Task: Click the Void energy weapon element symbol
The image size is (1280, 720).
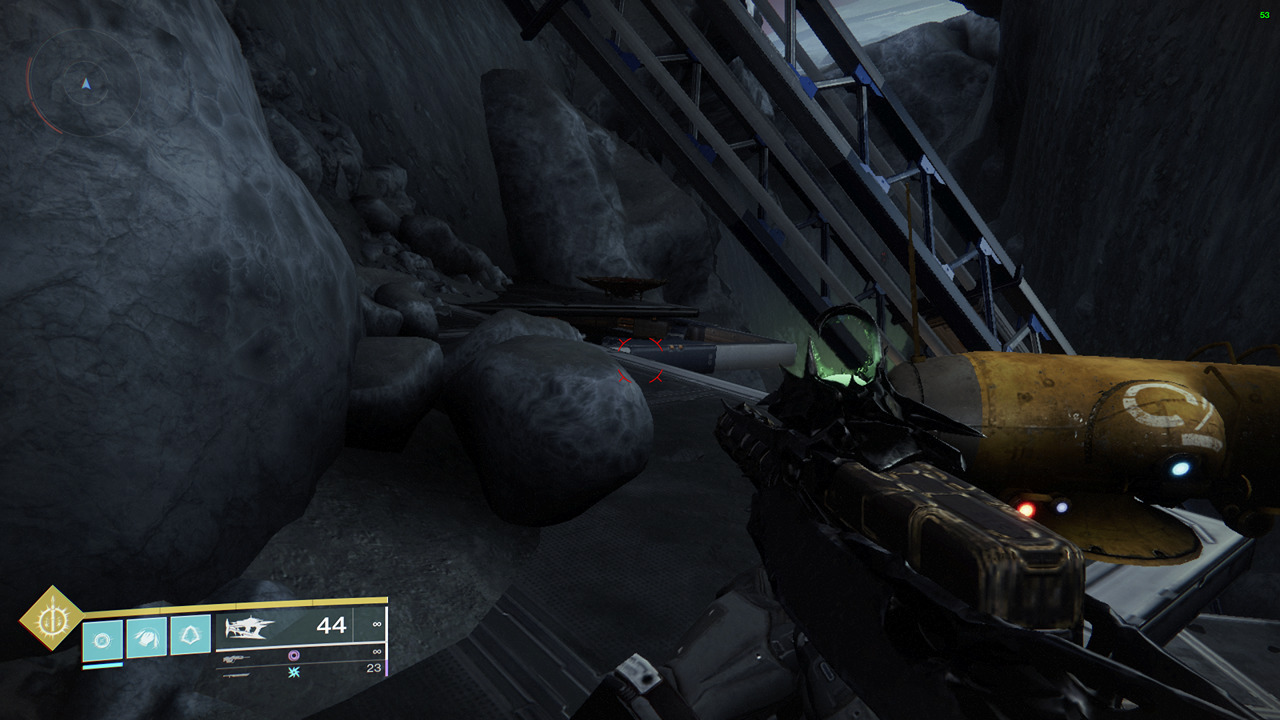Action: click(293, 655)
